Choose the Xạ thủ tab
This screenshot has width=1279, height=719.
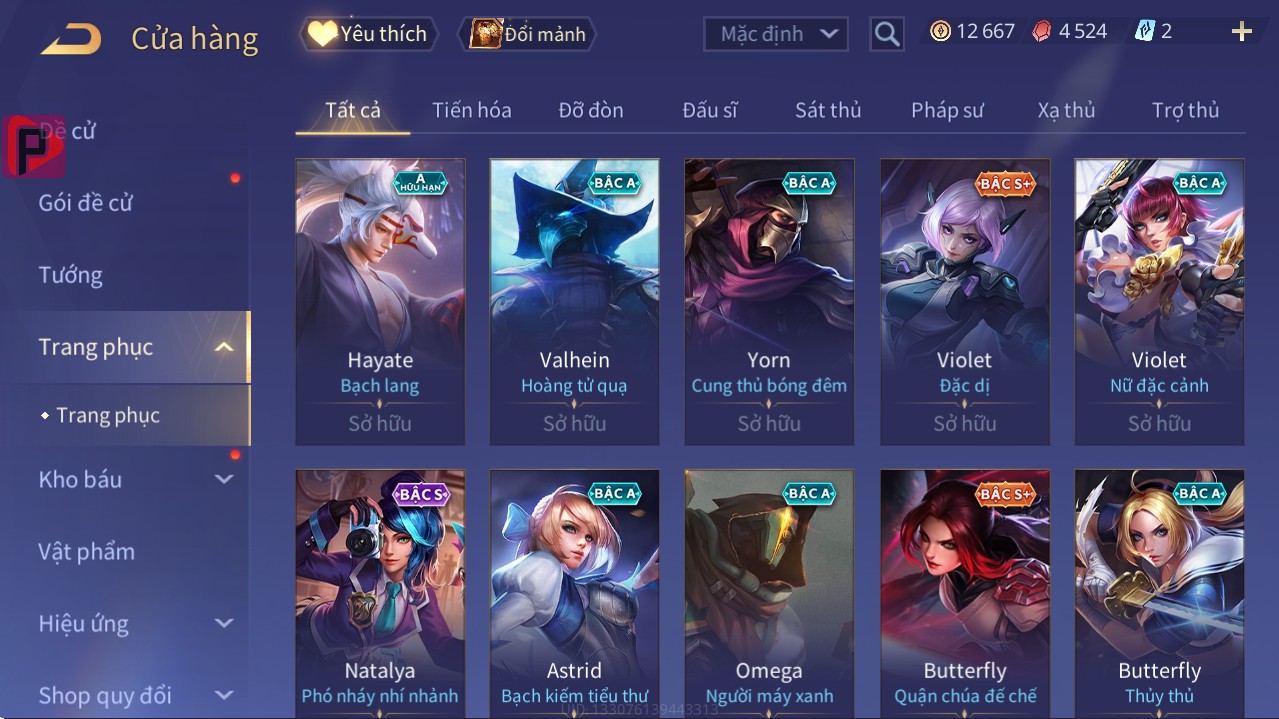click(1066, 110)
